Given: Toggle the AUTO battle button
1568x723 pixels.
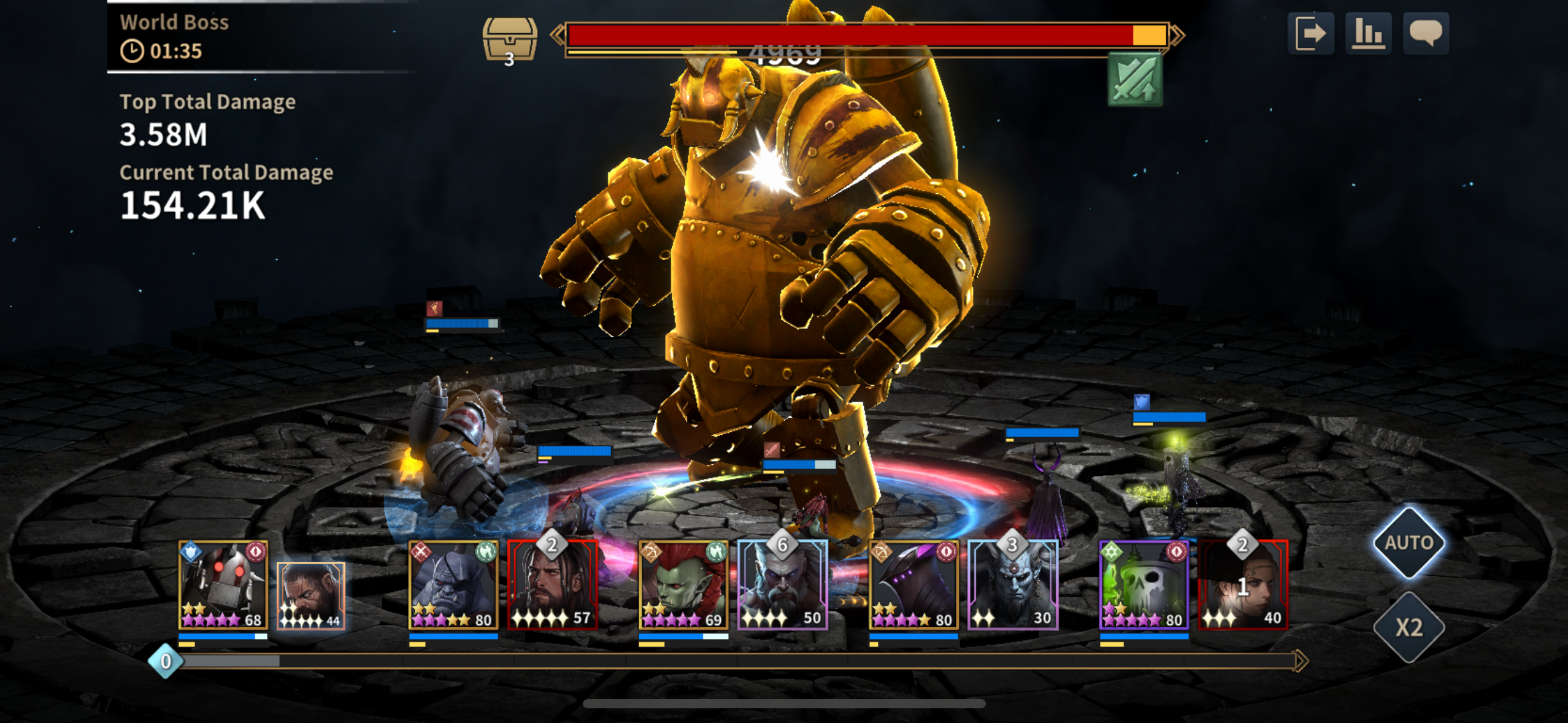Looking at the screenshot, I should 1409,543.
